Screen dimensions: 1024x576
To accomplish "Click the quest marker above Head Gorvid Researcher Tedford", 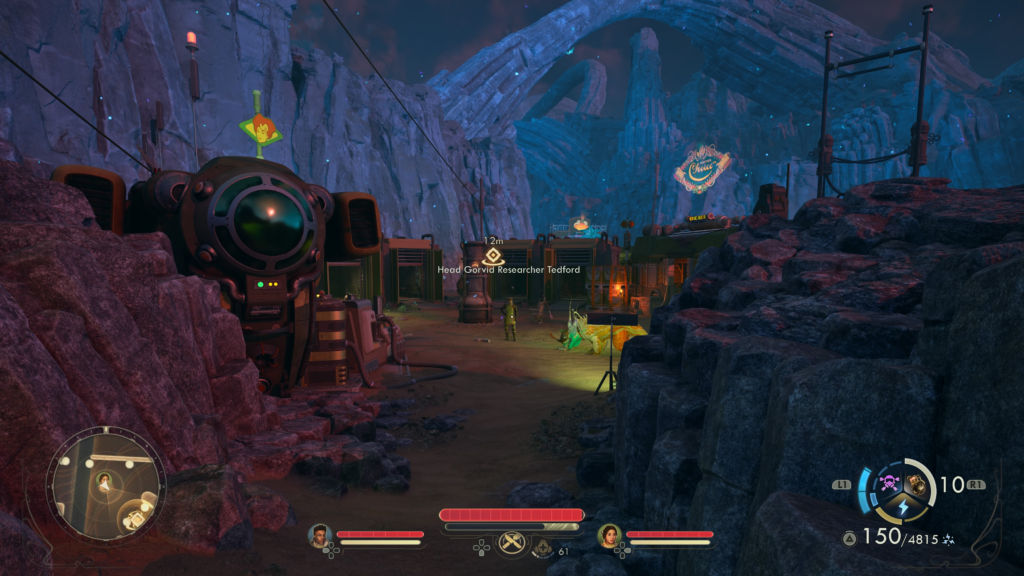I will pyautogui.click(x=493, y=256).
